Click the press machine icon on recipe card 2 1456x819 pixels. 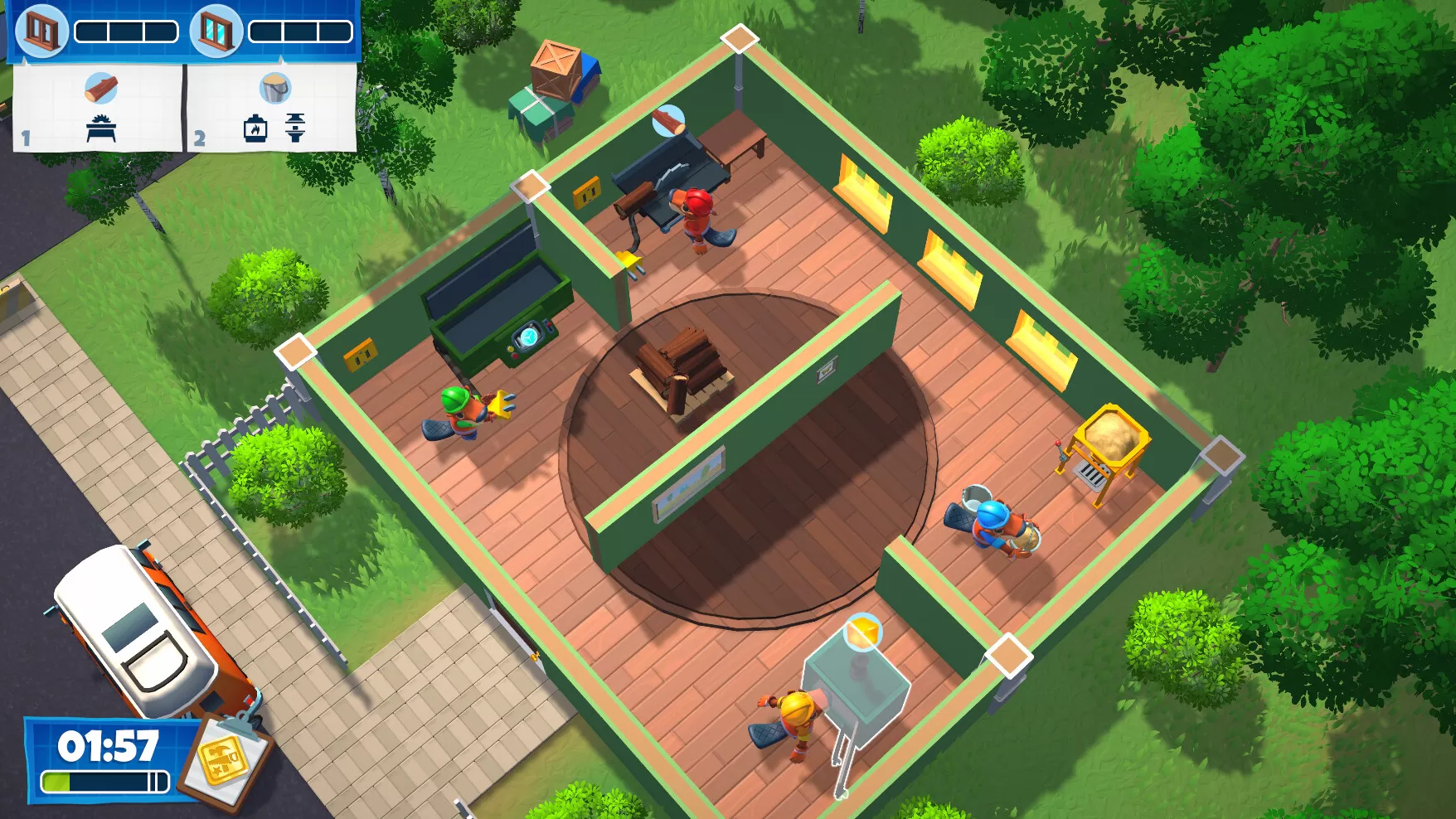click(294, 129)
